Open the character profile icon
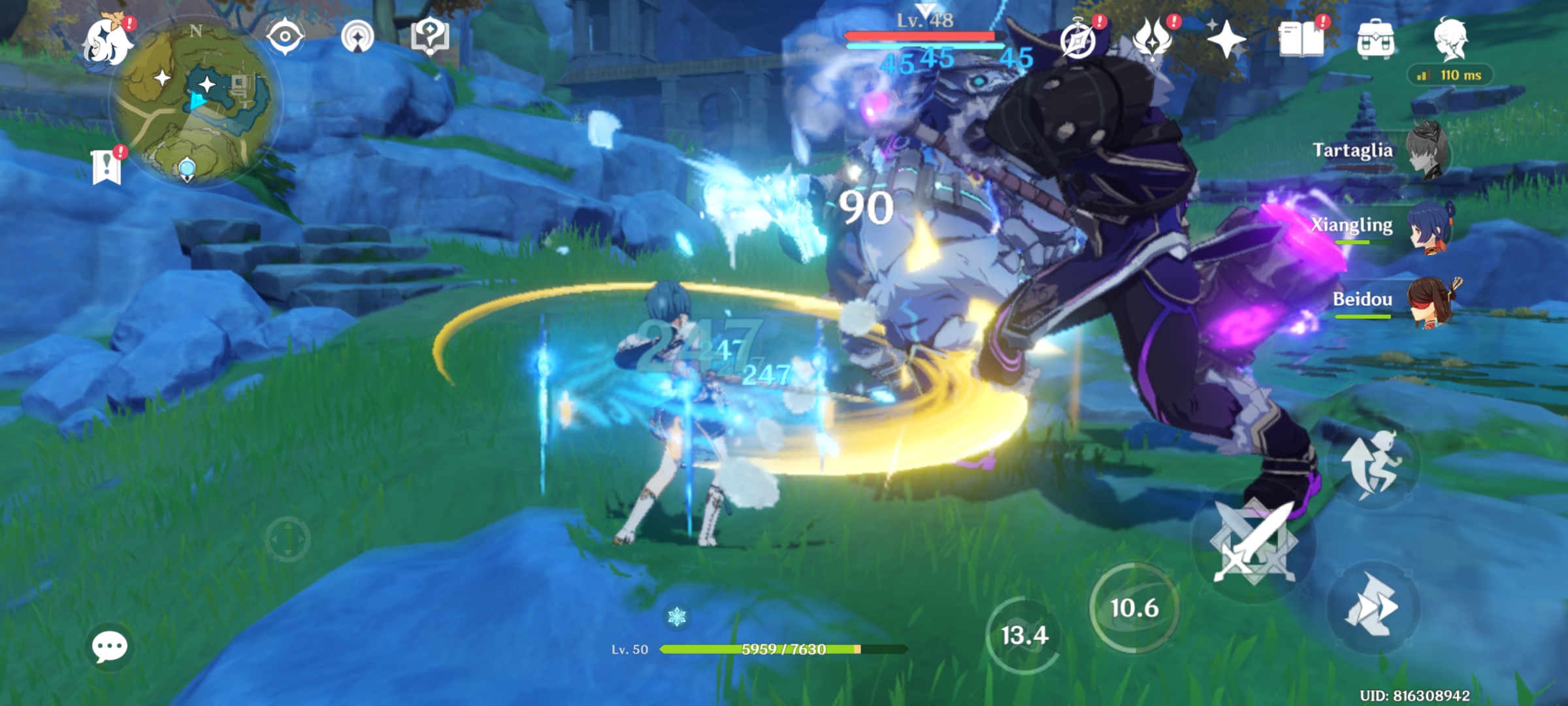1568x706 pixels. click(1450, 39)
